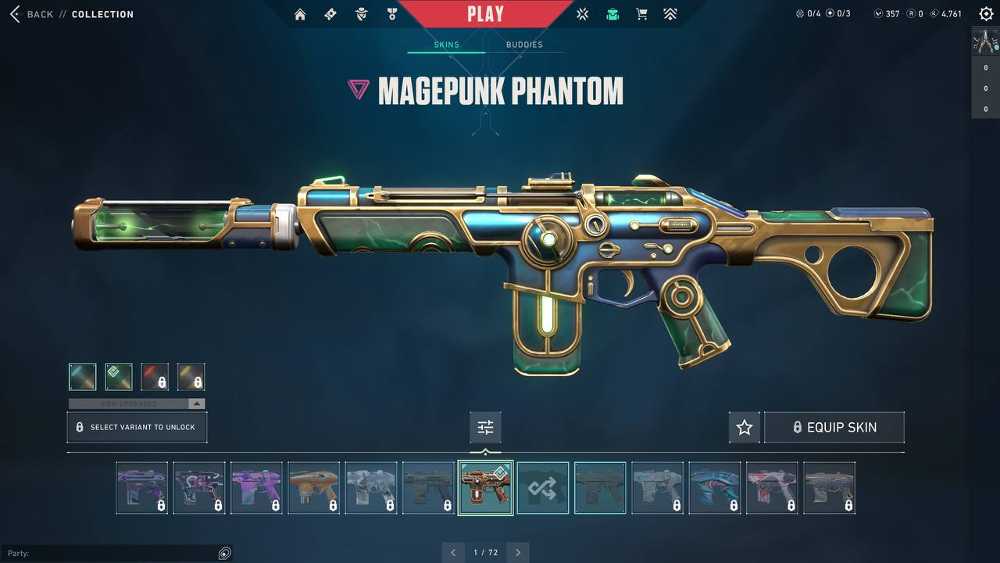Open the settings gear
This screenshot has width=1000, height=563.
pos(986,14)
